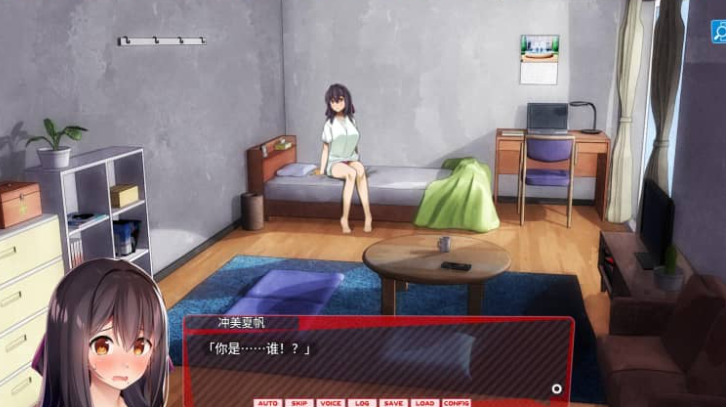The height and width of the screenshot is (407, 726).
Task: Open the SAVE menu
Action: pos(393,402)
